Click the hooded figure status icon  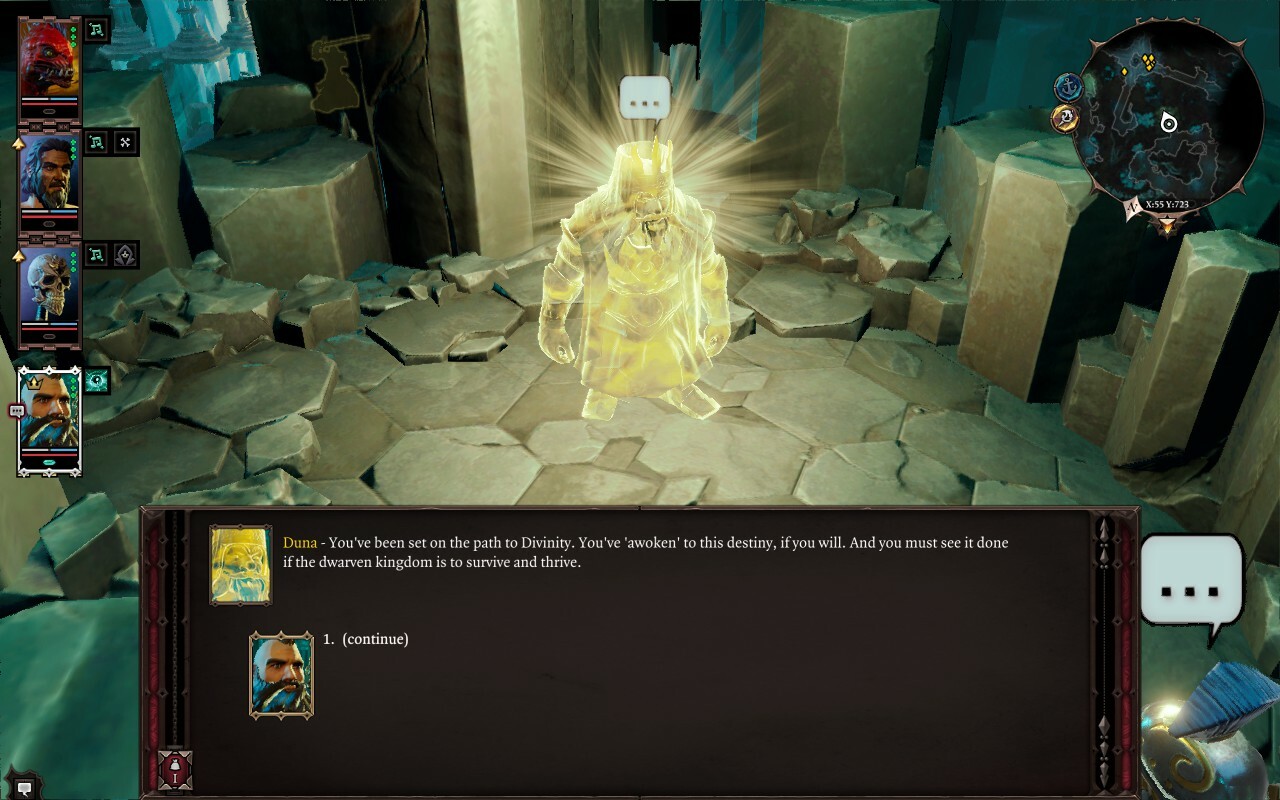[125, 255]
